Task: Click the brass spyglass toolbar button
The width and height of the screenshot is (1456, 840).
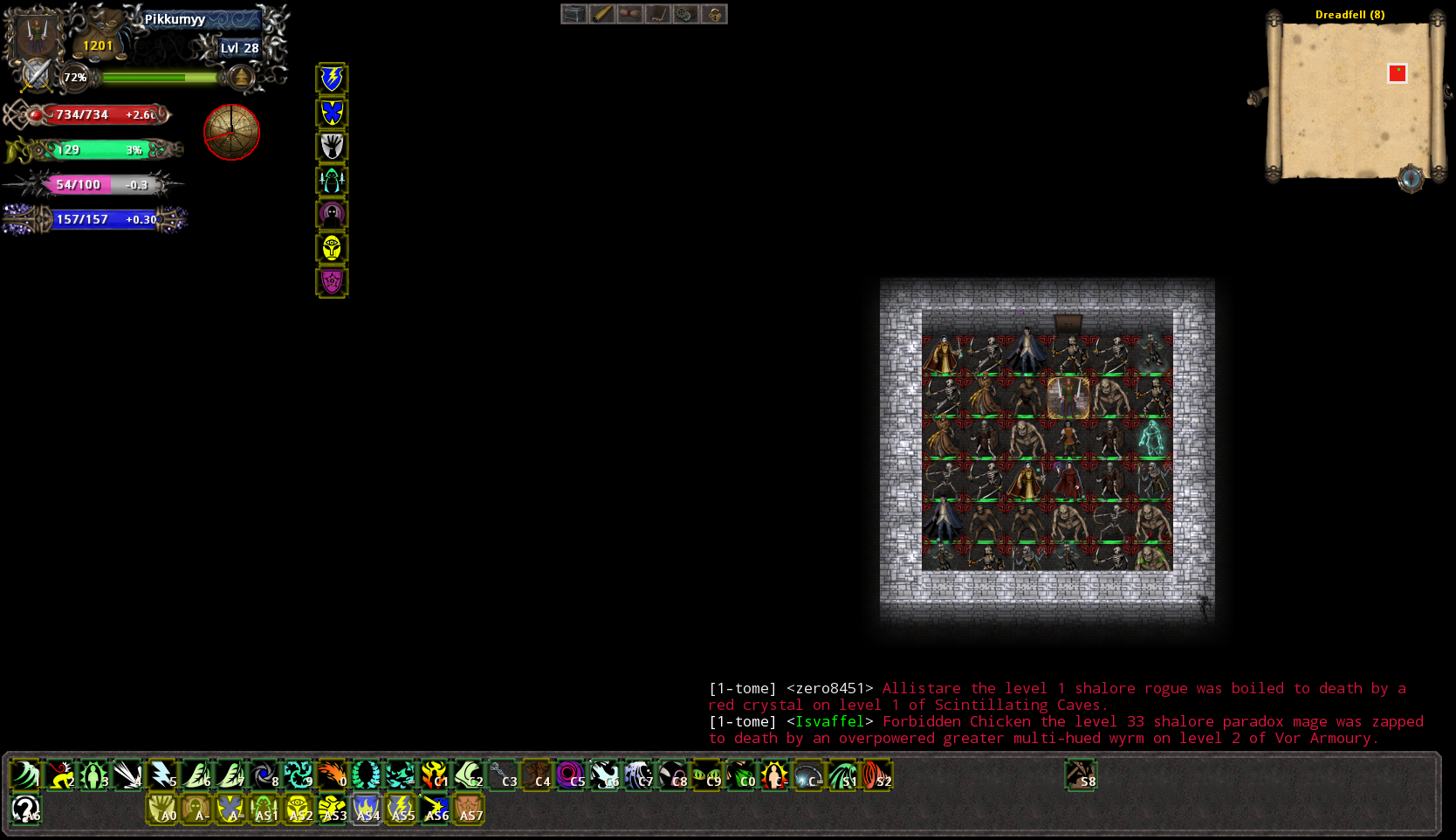Action: tap(601, 14)
